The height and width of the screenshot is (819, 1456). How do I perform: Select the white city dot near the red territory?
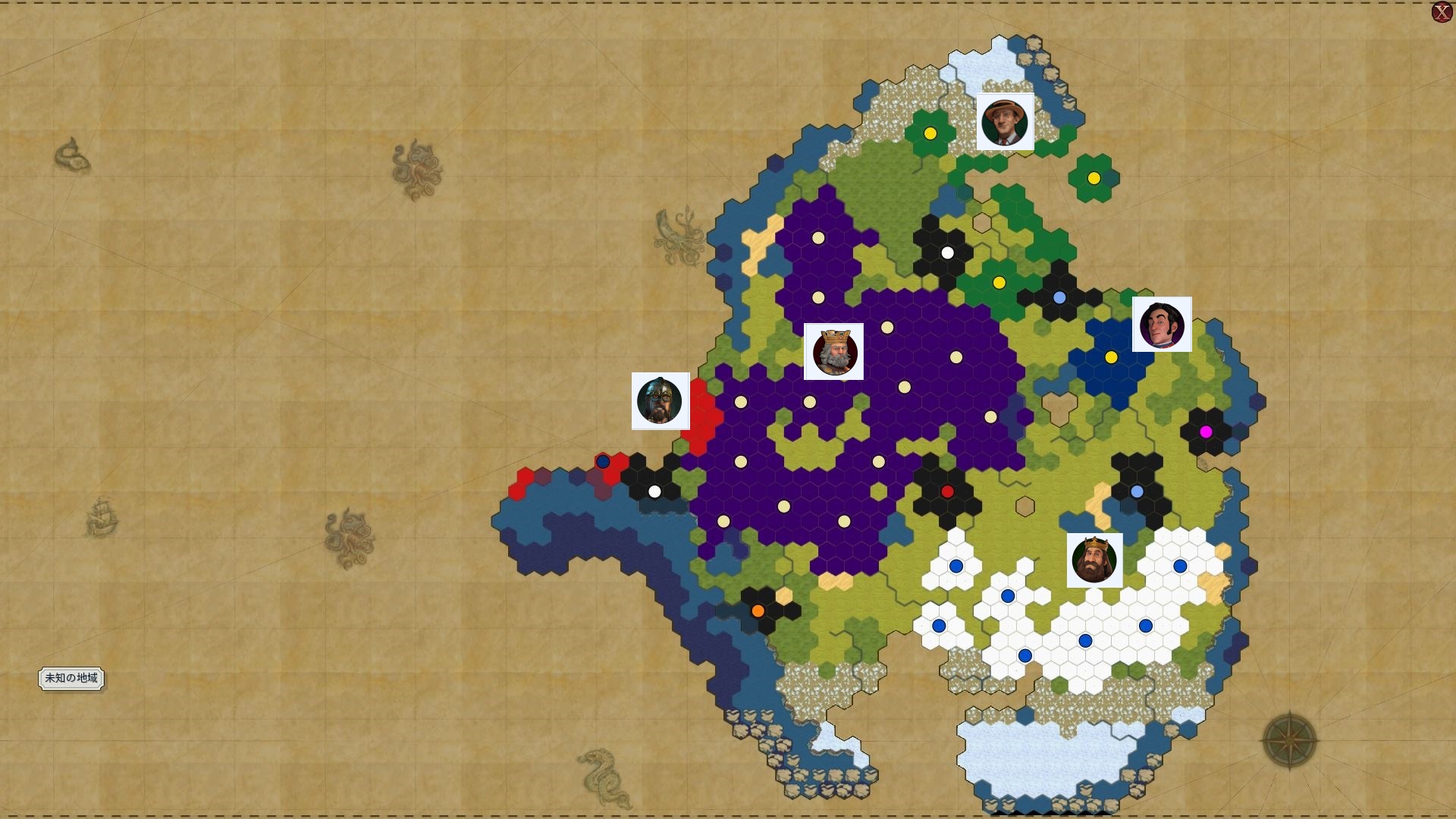click(654, 491)
